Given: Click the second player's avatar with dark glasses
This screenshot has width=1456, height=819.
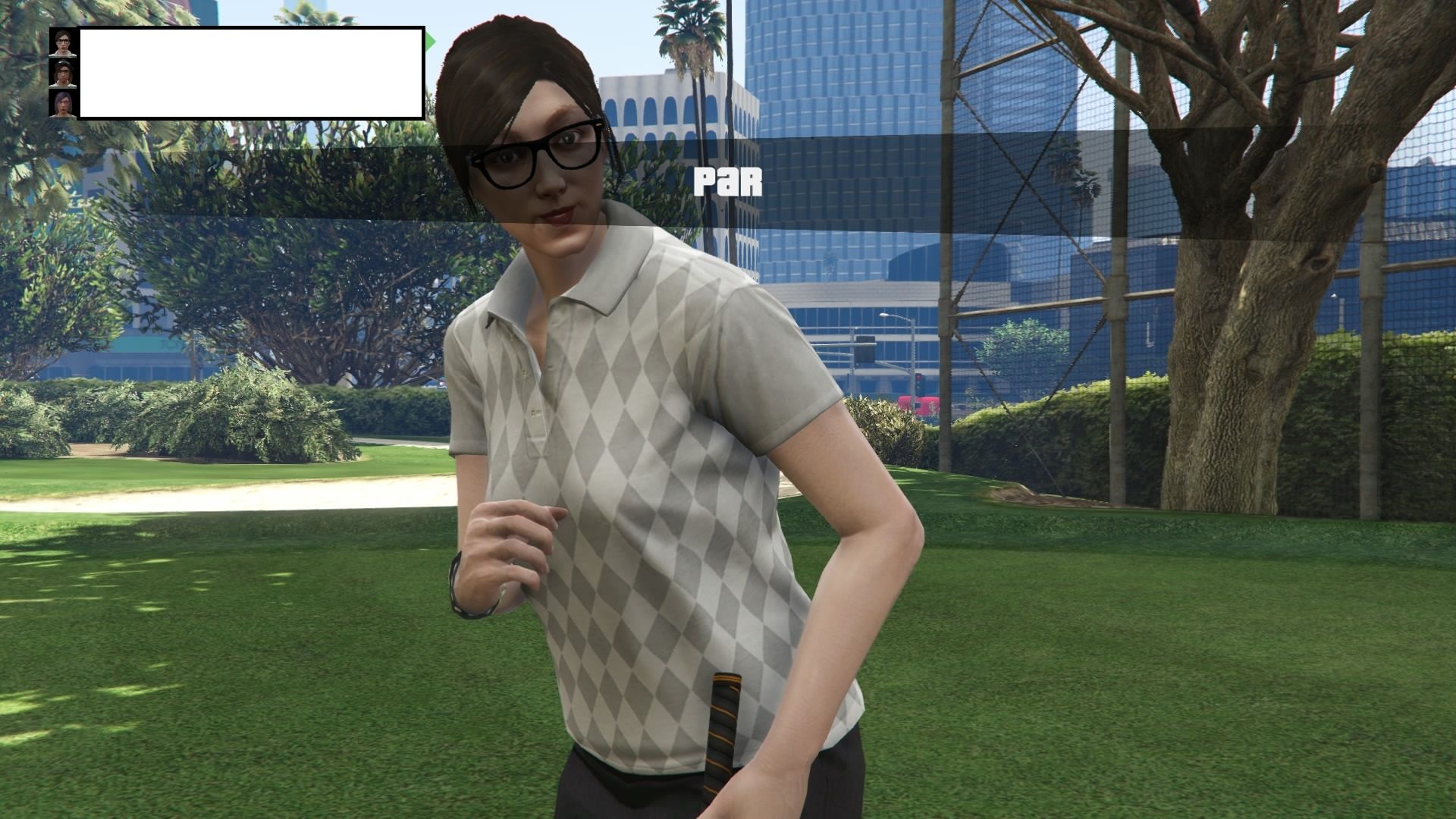Looking at the screenshot, I should (x=62, y=74).
